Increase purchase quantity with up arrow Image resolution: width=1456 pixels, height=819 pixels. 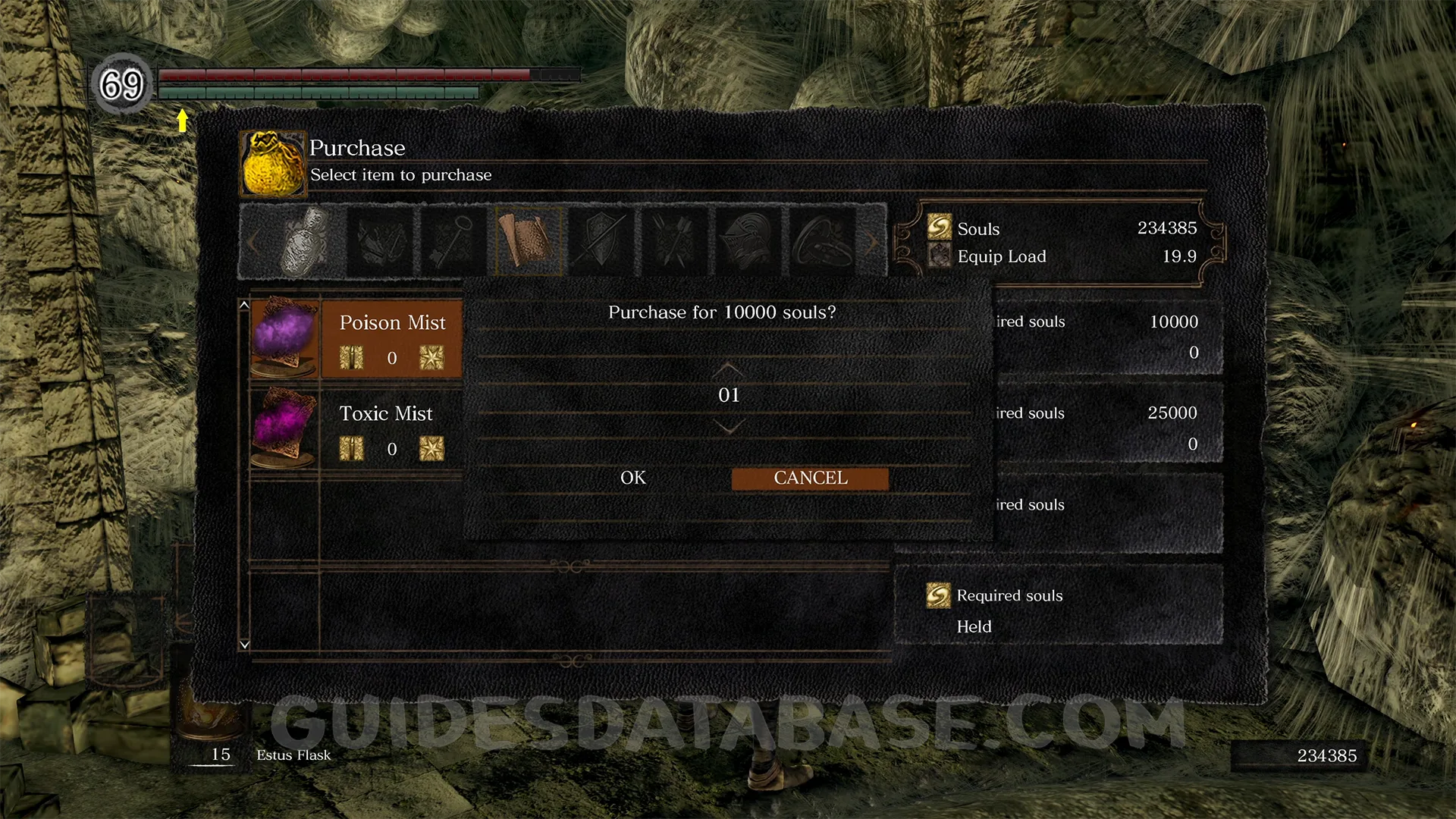pos(728,369)
